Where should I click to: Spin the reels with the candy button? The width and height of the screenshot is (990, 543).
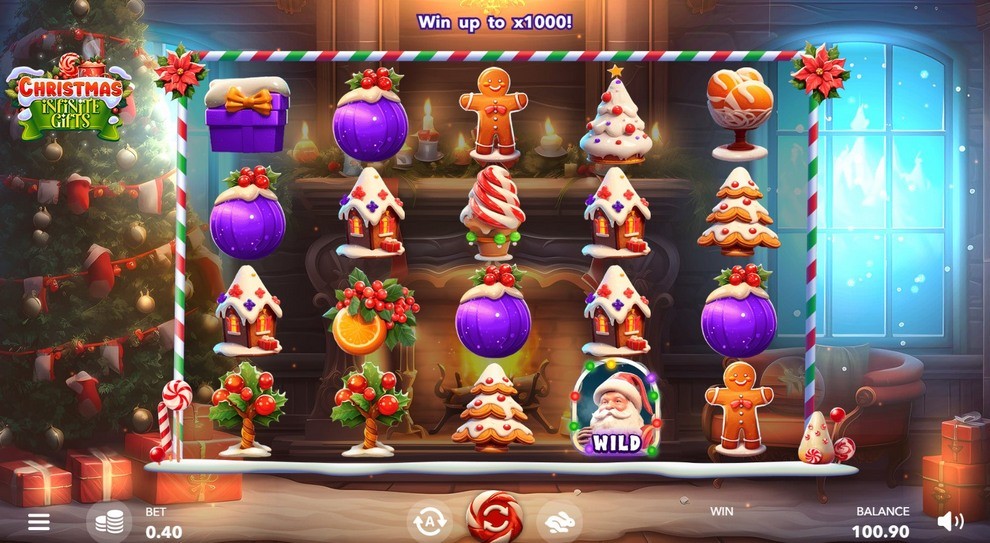coord(495,517)
